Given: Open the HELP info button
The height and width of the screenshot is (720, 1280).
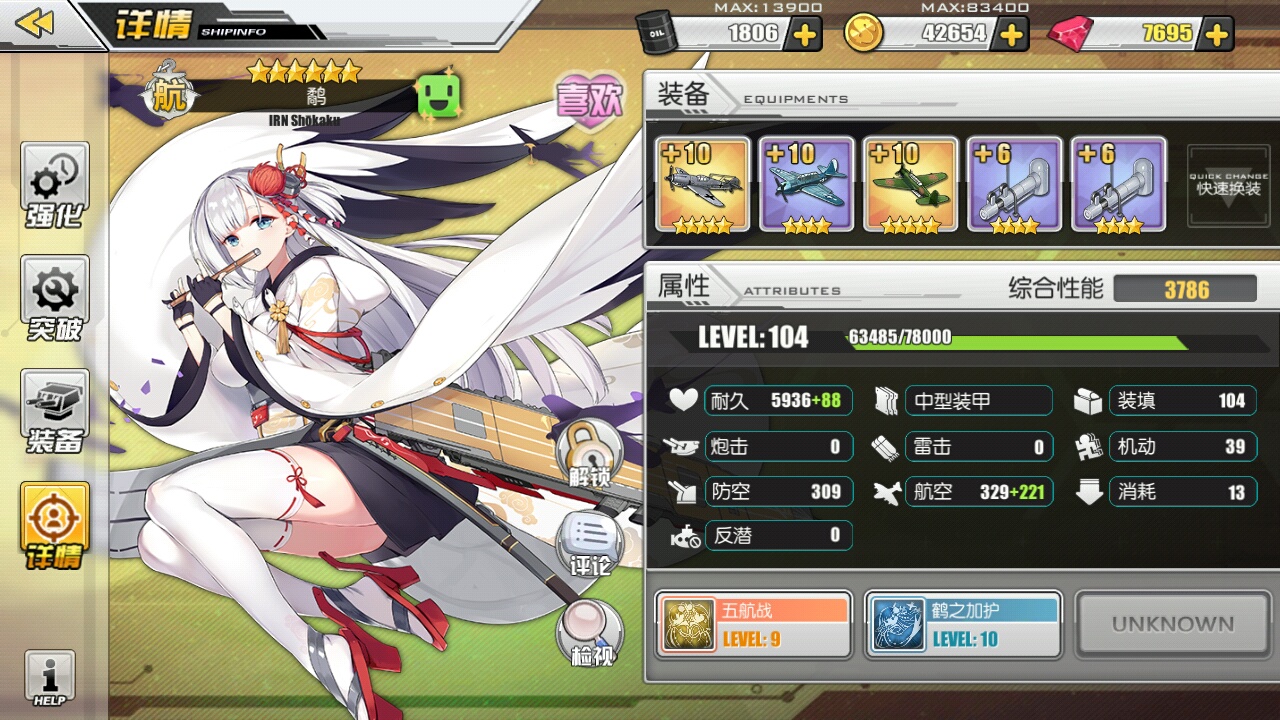Looking at the screenshot, I should (50, 680).
